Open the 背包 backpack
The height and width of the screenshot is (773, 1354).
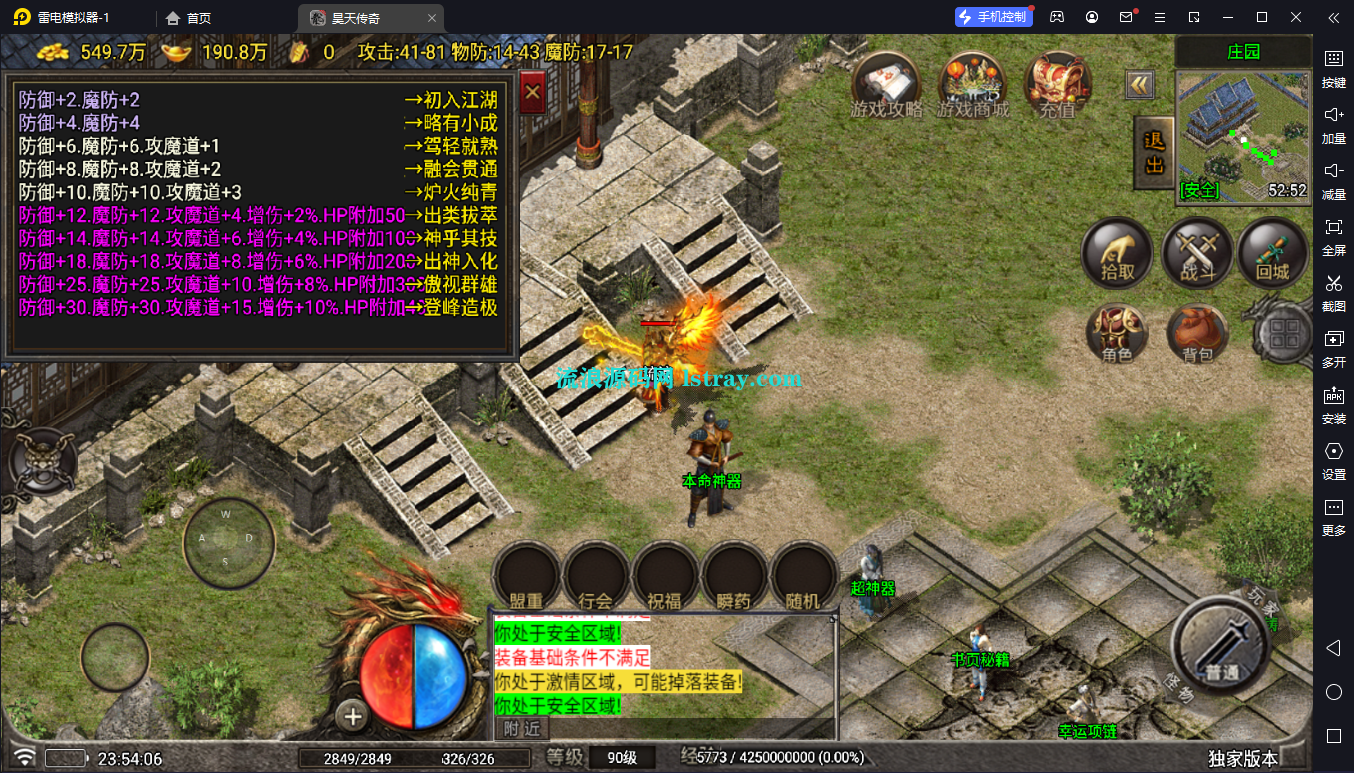(1196, 333)
